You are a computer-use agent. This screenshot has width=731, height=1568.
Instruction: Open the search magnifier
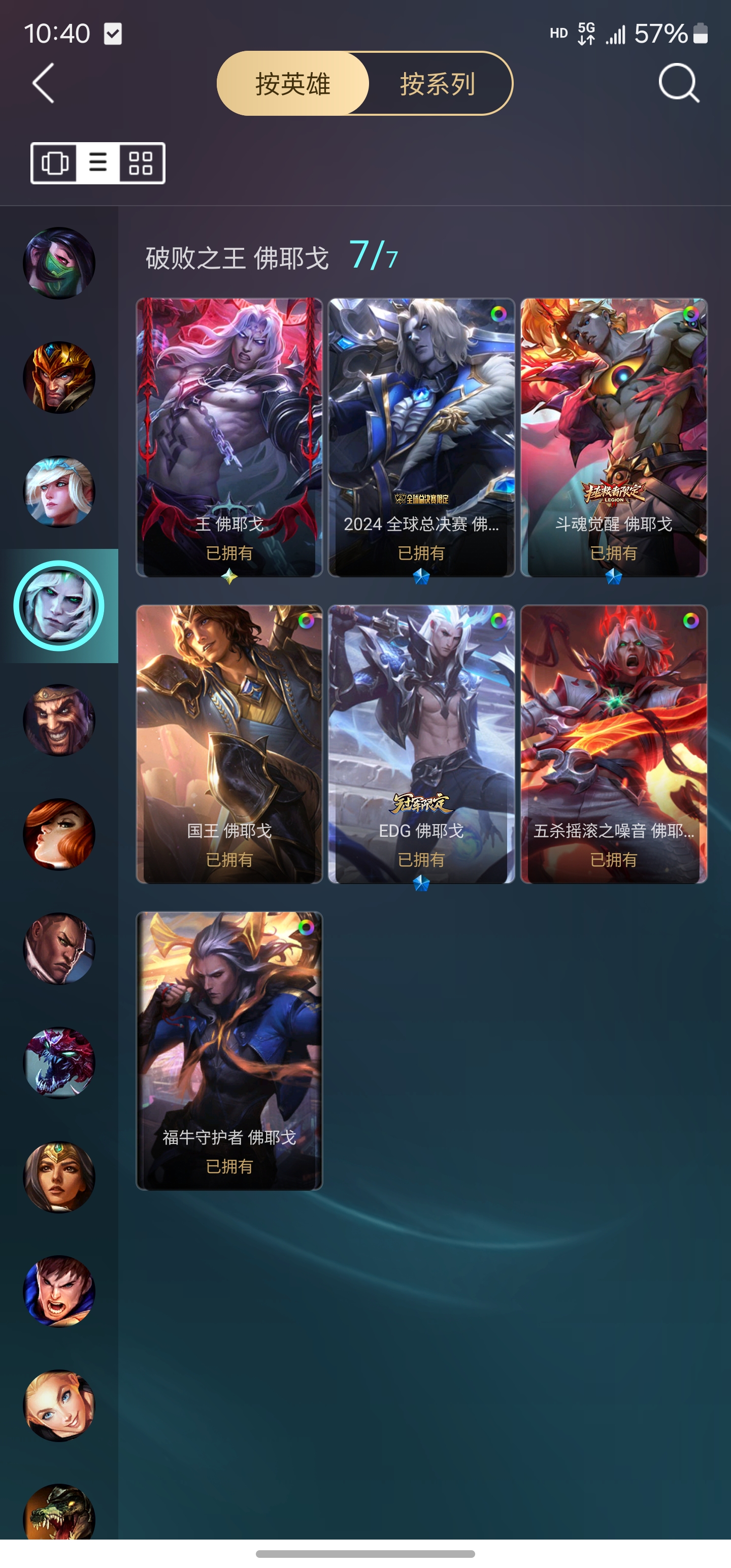[x=678, y=83]
